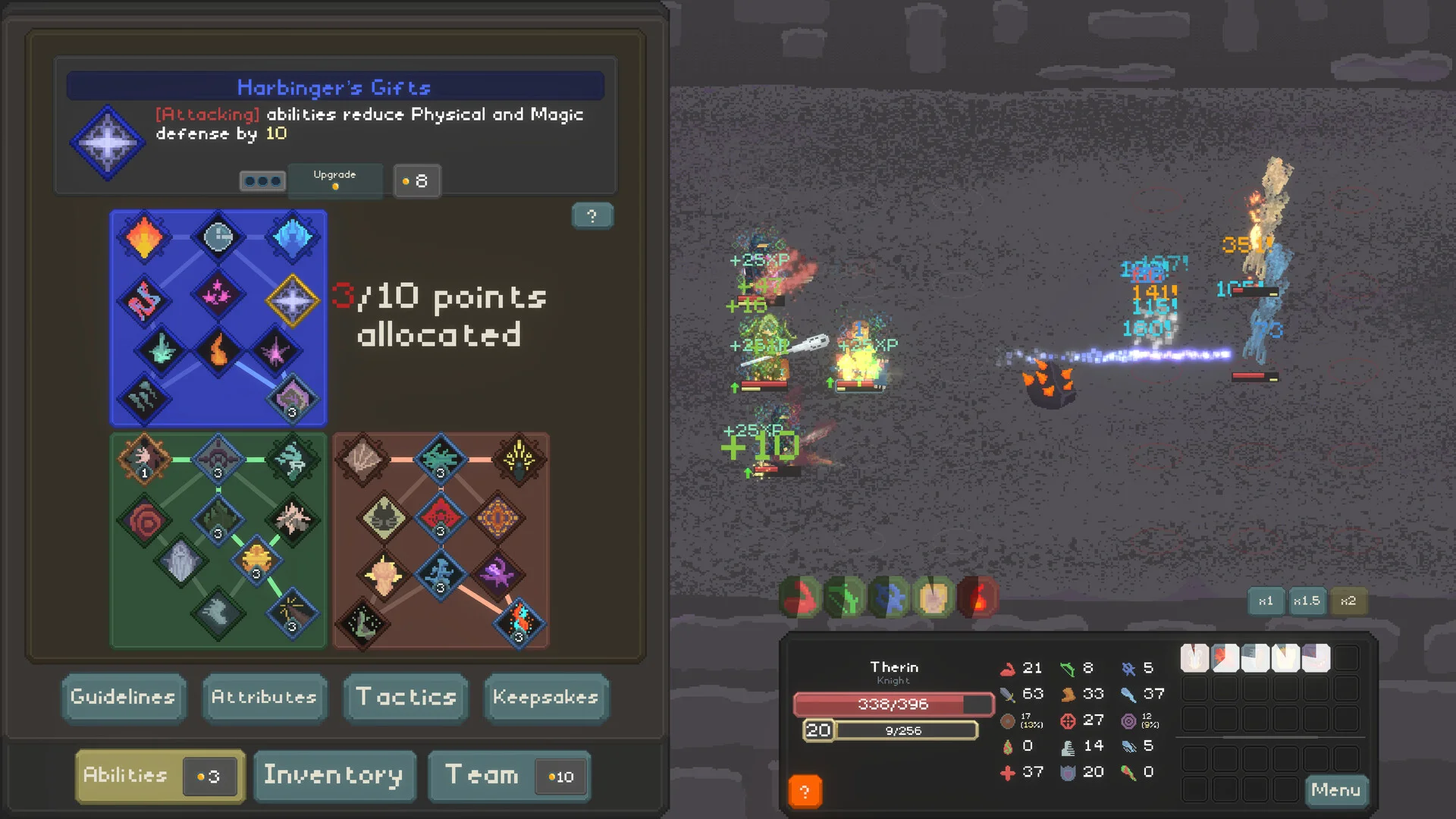Select the blue crystal flame skill node
Image resolution: width=1456 pixels, height=819 pixels.
[x=292, y=237]
